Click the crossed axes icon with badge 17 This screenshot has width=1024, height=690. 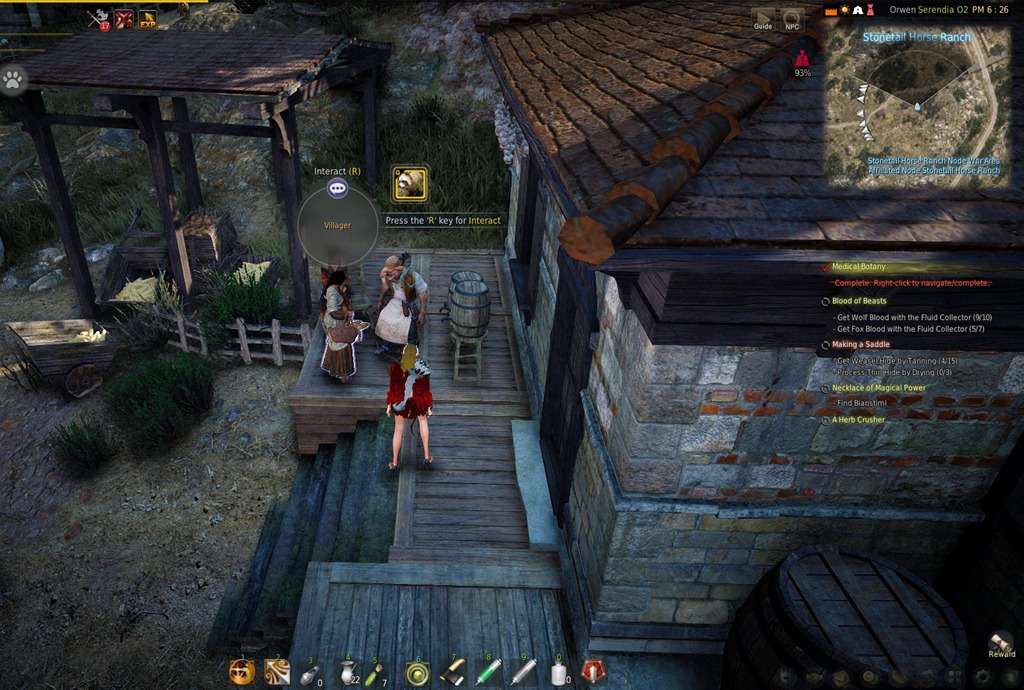coord(98,18)
